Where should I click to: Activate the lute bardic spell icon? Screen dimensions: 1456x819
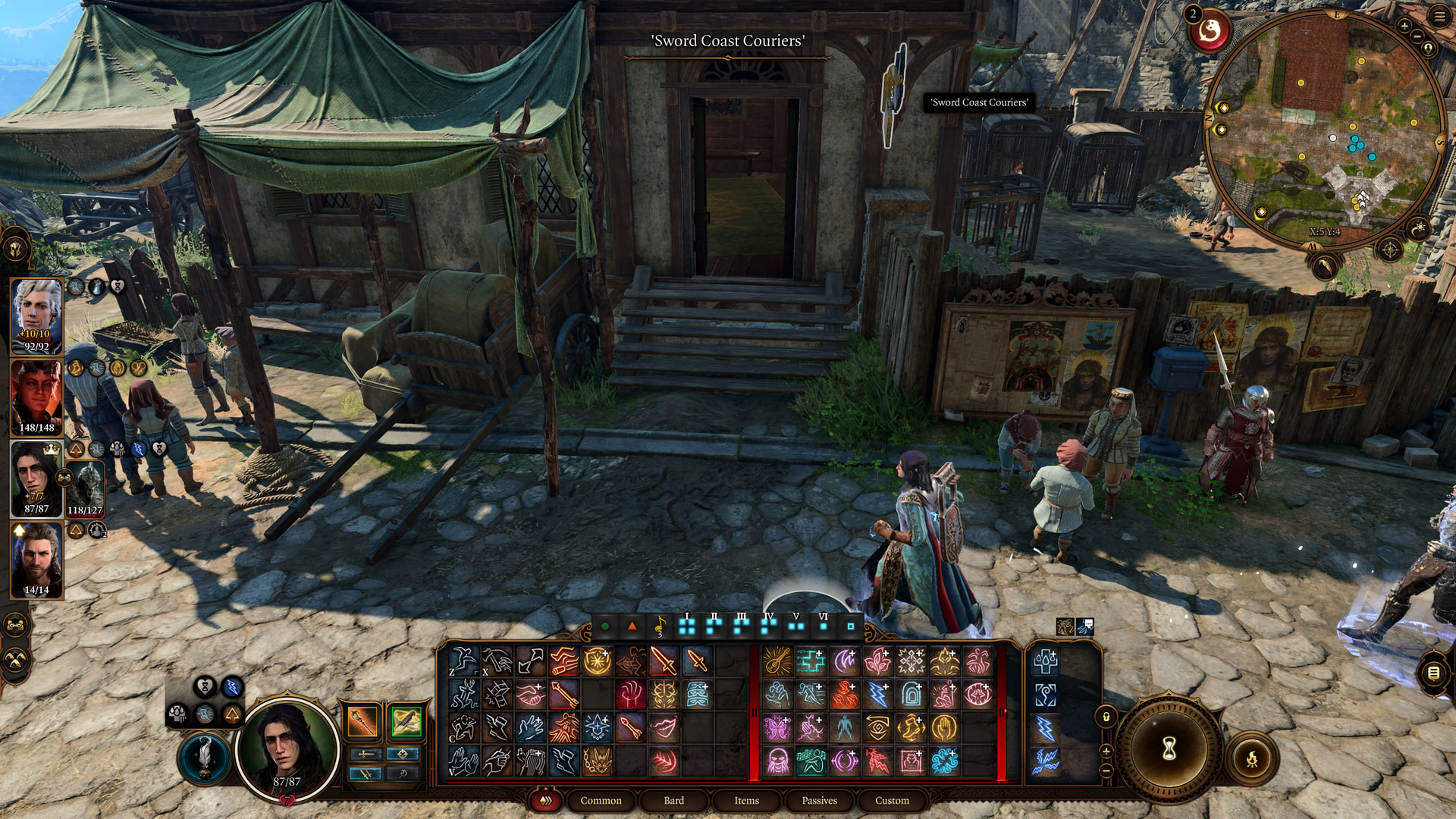pos(777,661)
